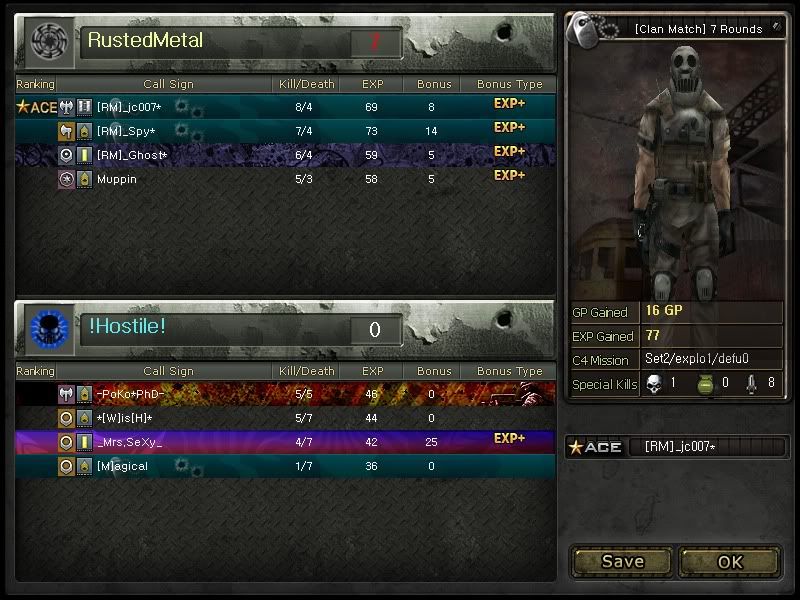Click the *[W]is[H]* player row
The height and width of the screenshot is (600, 800).
pyautogui.click(x=286, y=418)
